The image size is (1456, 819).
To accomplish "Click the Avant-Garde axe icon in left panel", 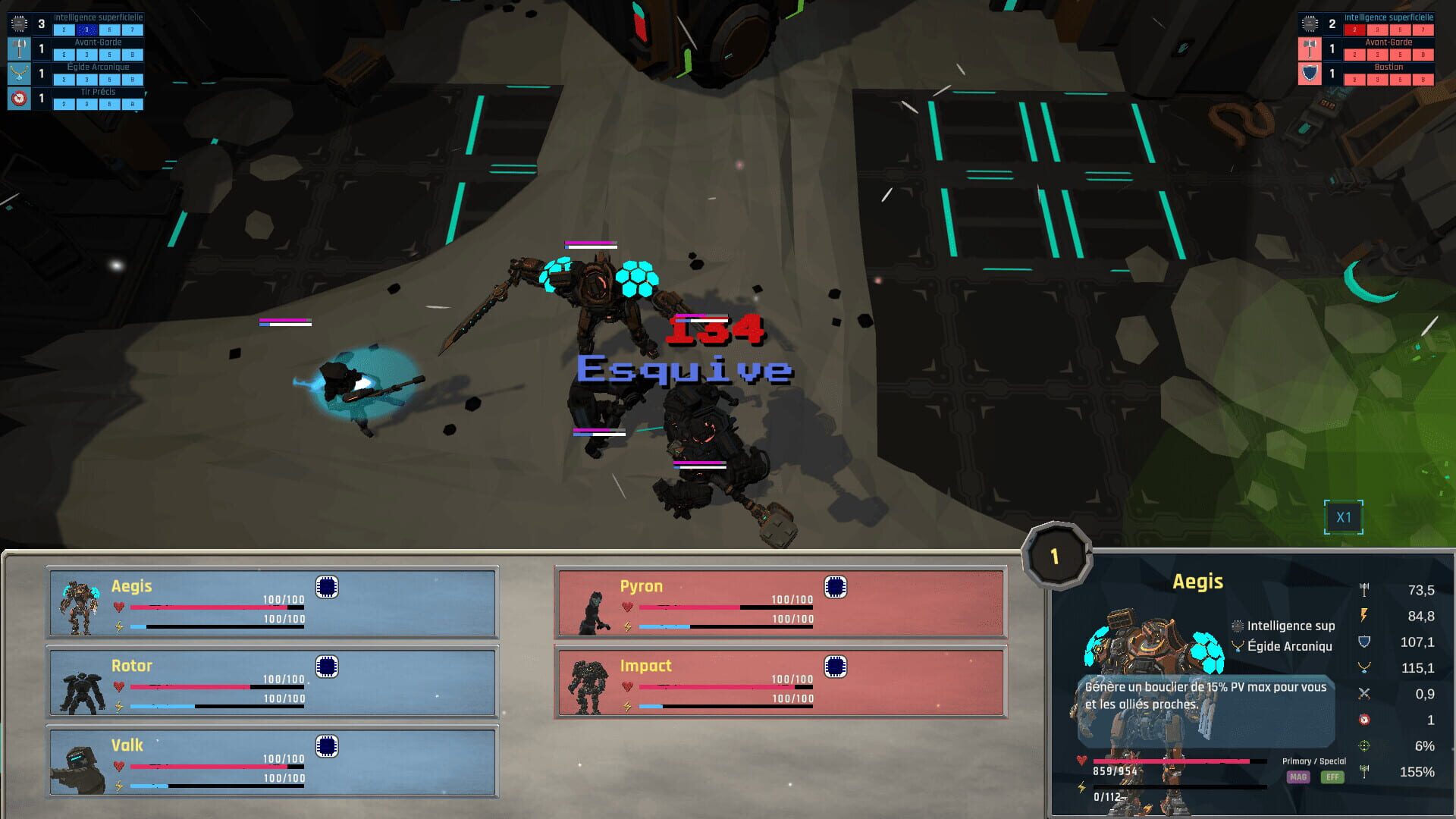I will click(x=19, y=49).
